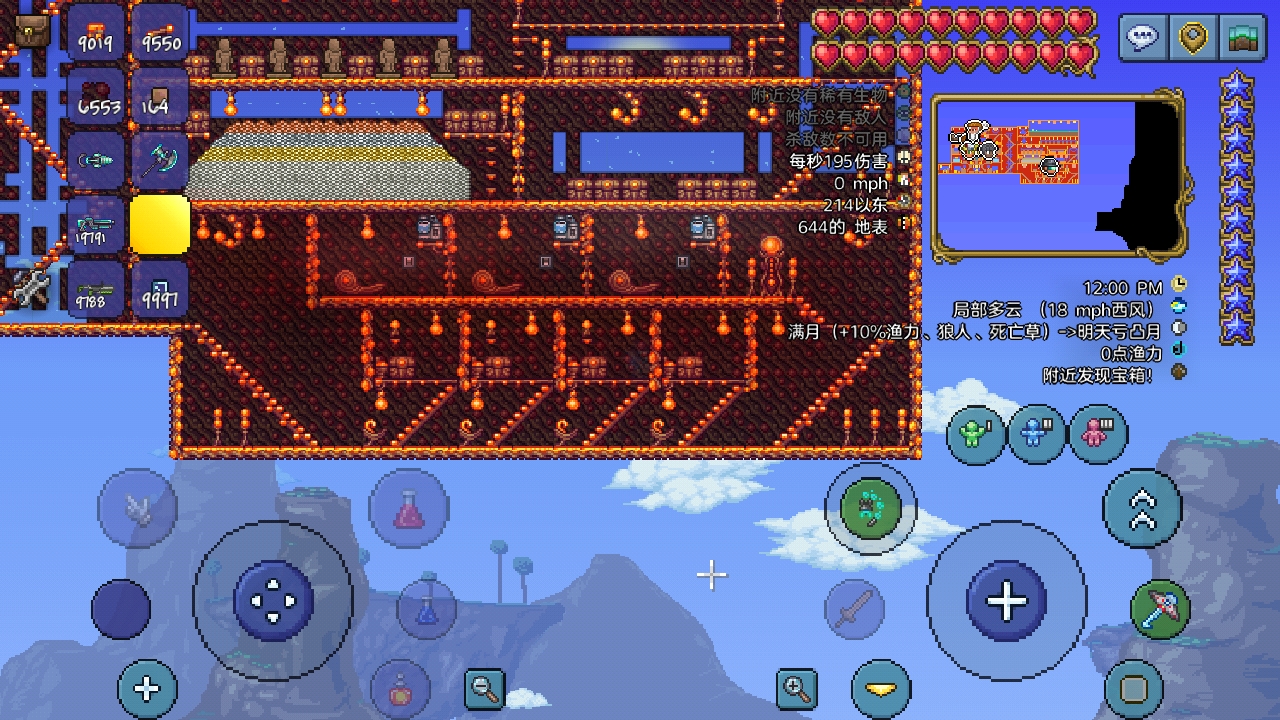
Task: Use the pink healing potion quick button
Action: tap(408, 510)
